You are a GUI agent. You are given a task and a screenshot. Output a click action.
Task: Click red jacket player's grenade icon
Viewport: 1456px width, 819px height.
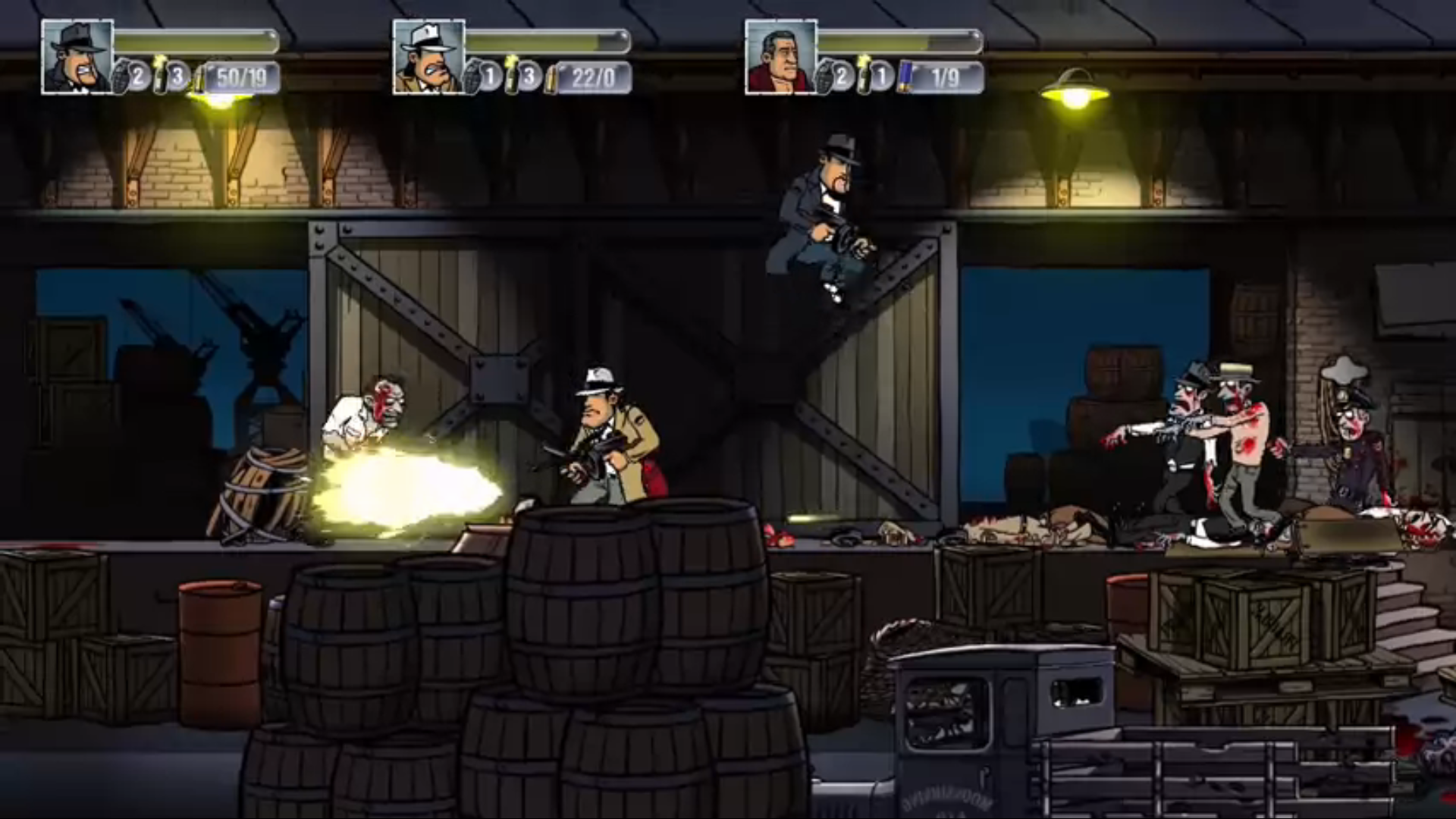click(826, 77)
